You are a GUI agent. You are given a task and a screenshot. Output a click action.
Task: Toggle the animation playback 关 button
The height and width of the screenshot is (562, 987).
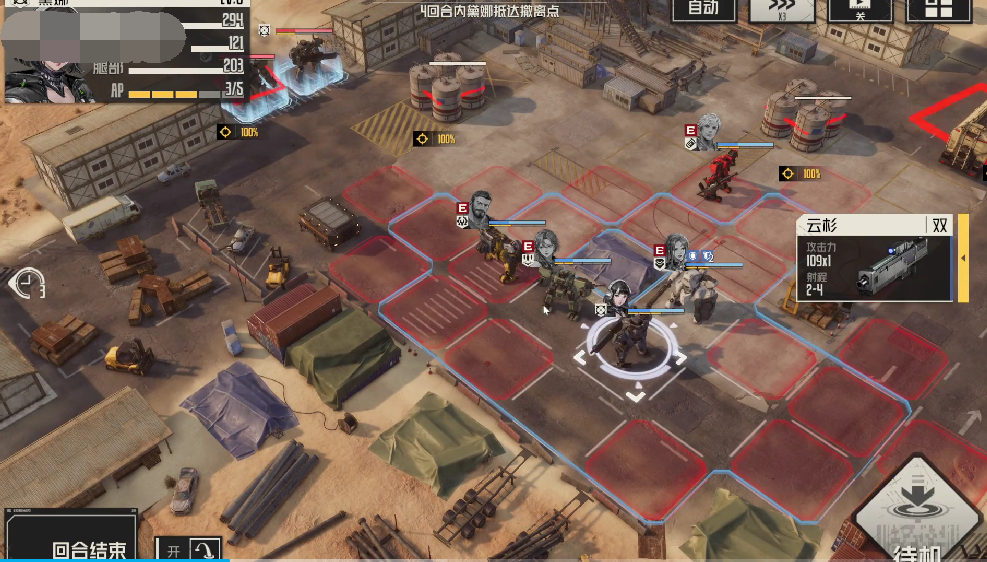tap(860, 10)
